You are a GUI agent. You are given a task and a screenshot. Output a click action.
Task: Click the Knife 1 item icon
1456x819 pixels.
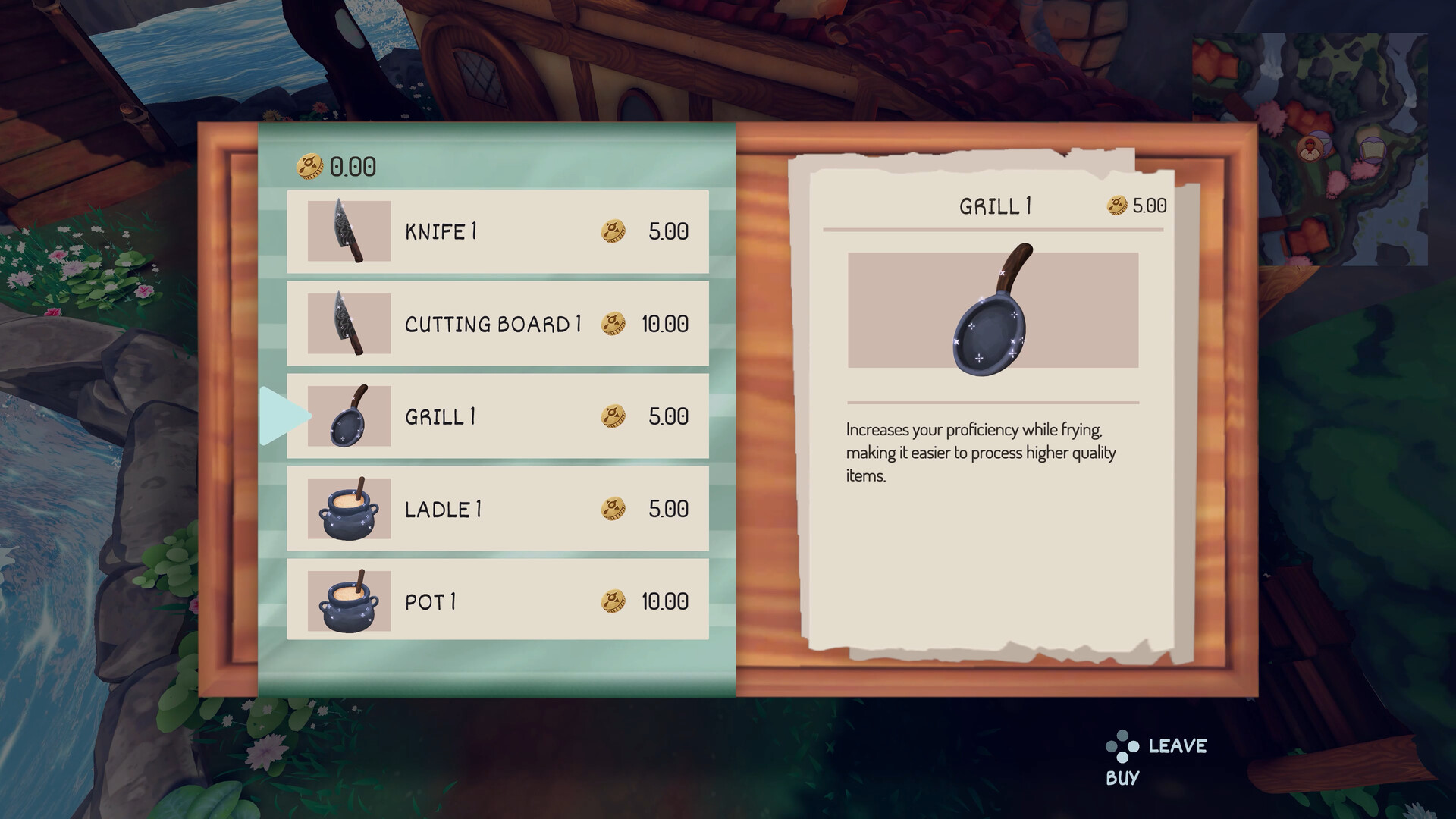tap(348, 231)
